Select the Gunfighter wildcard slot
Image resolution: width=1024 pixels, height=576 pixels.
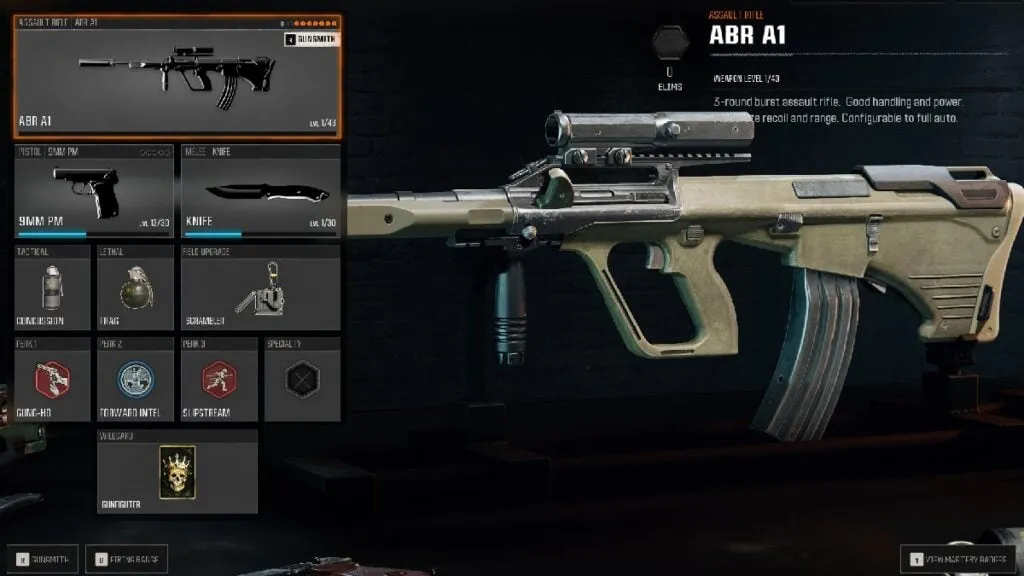(177, 471)
